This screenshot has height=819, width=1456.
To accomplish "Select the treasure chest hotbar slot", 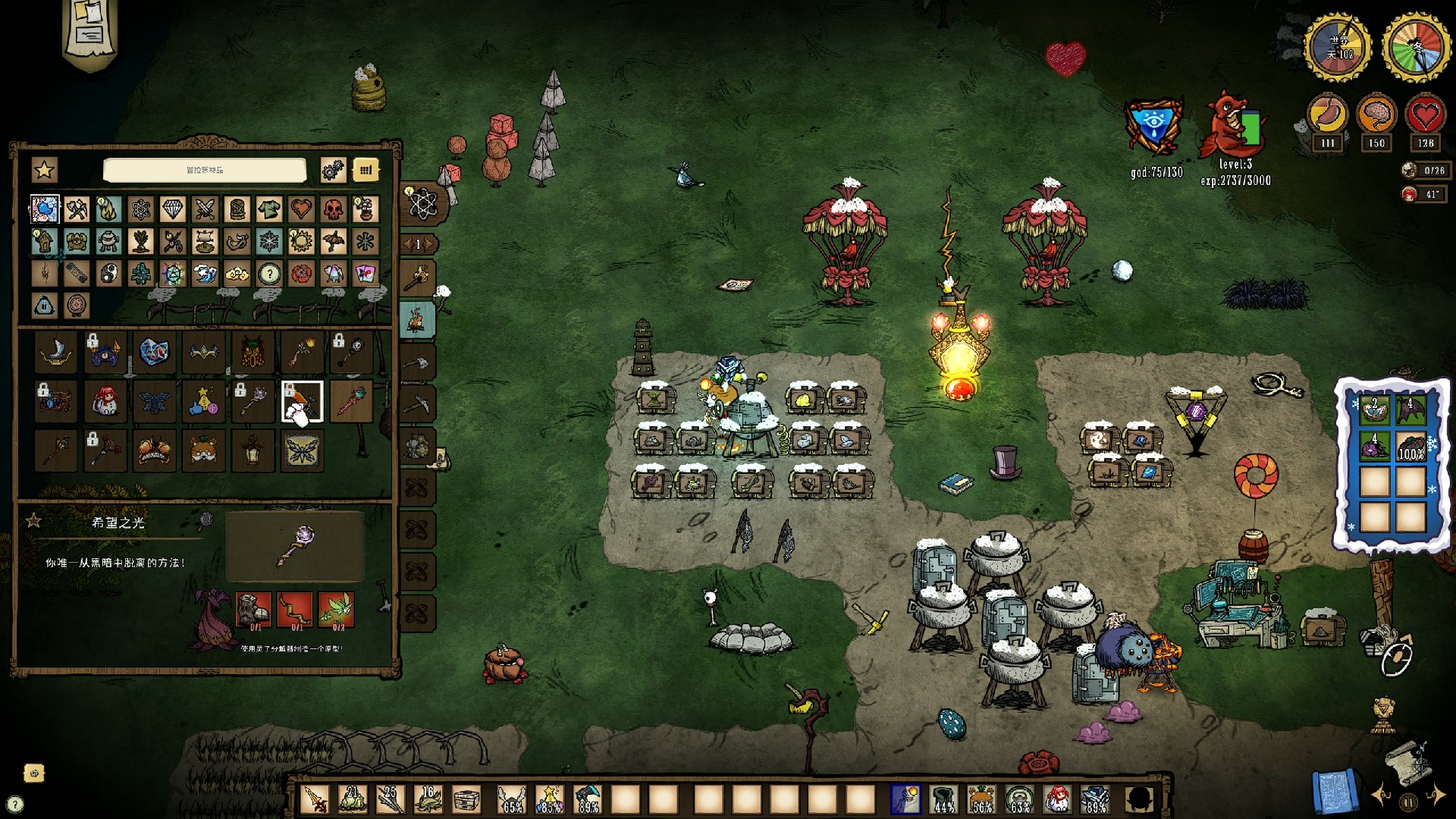I will [466, 799].
